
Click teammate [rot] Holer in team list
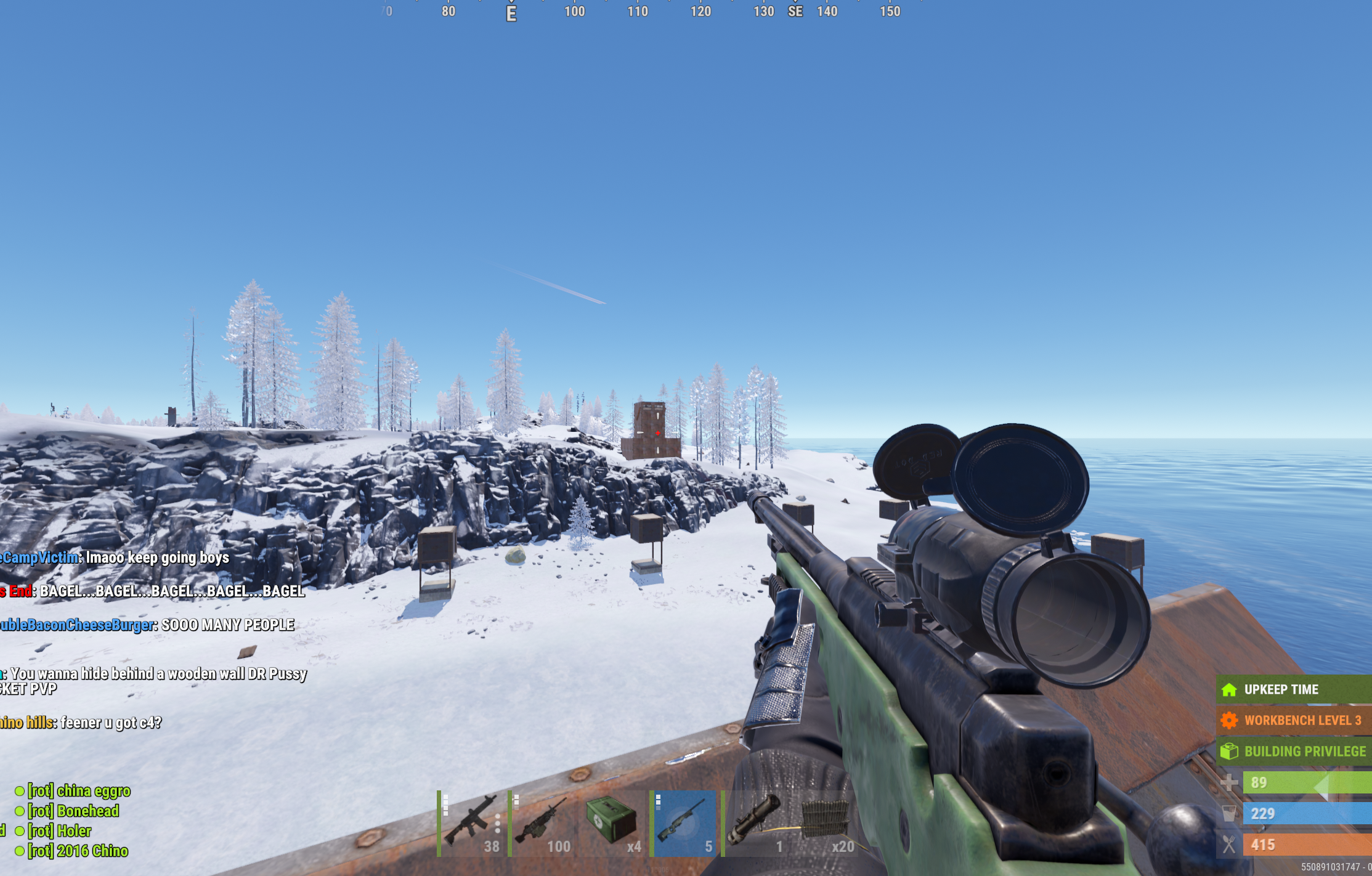pos(59,831)
